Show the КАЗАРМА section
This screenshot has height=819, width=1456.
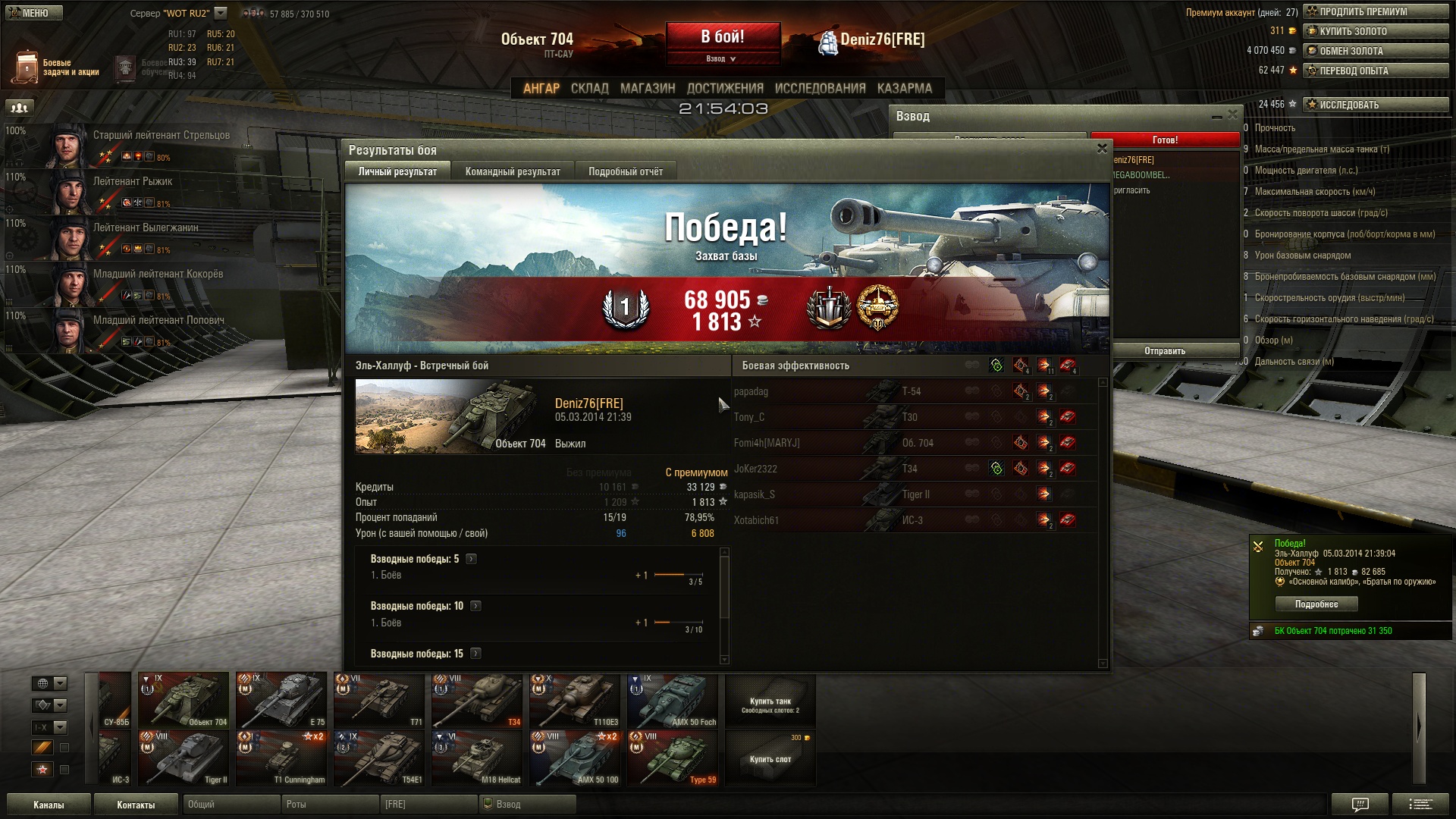[904, 89]
